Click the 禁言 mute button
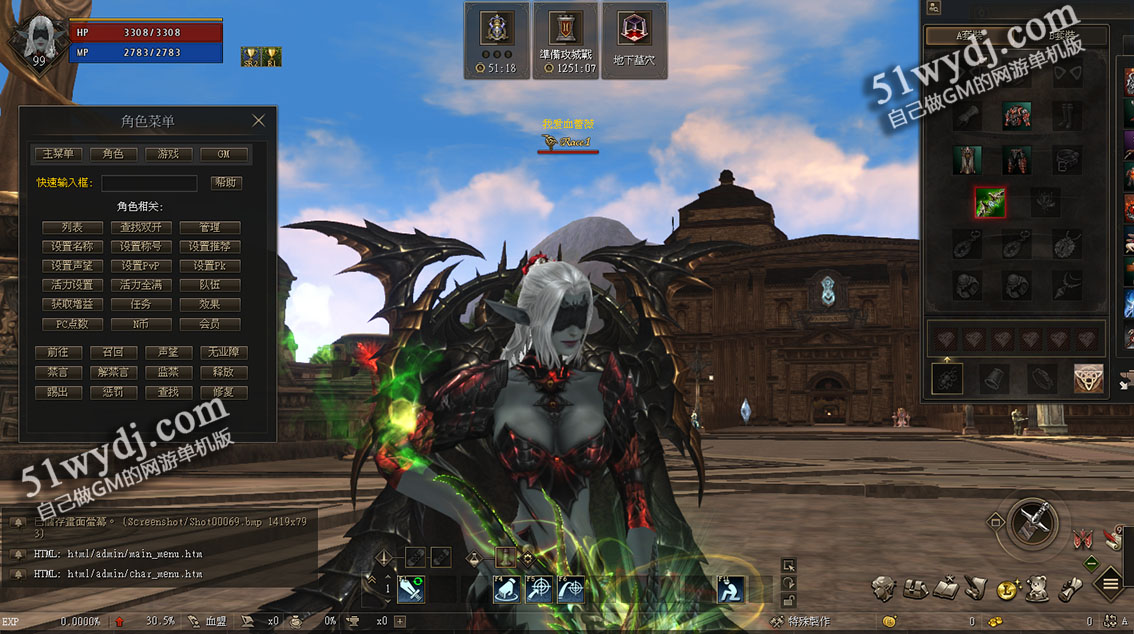This screenshot has height=634, width=1134. (58, 372)
